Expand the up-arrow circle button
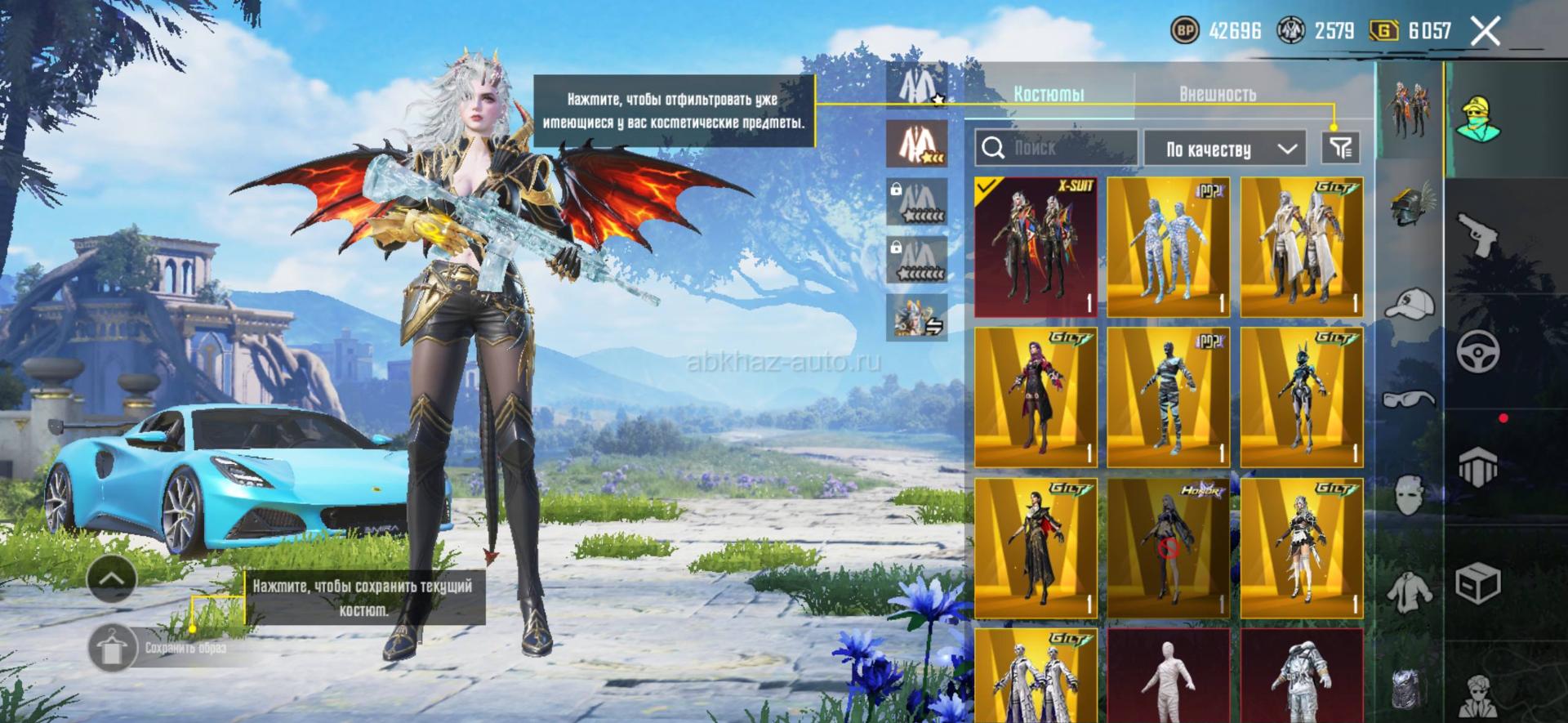This screenshot has height=723, width=1568. (x=112, y=578)
